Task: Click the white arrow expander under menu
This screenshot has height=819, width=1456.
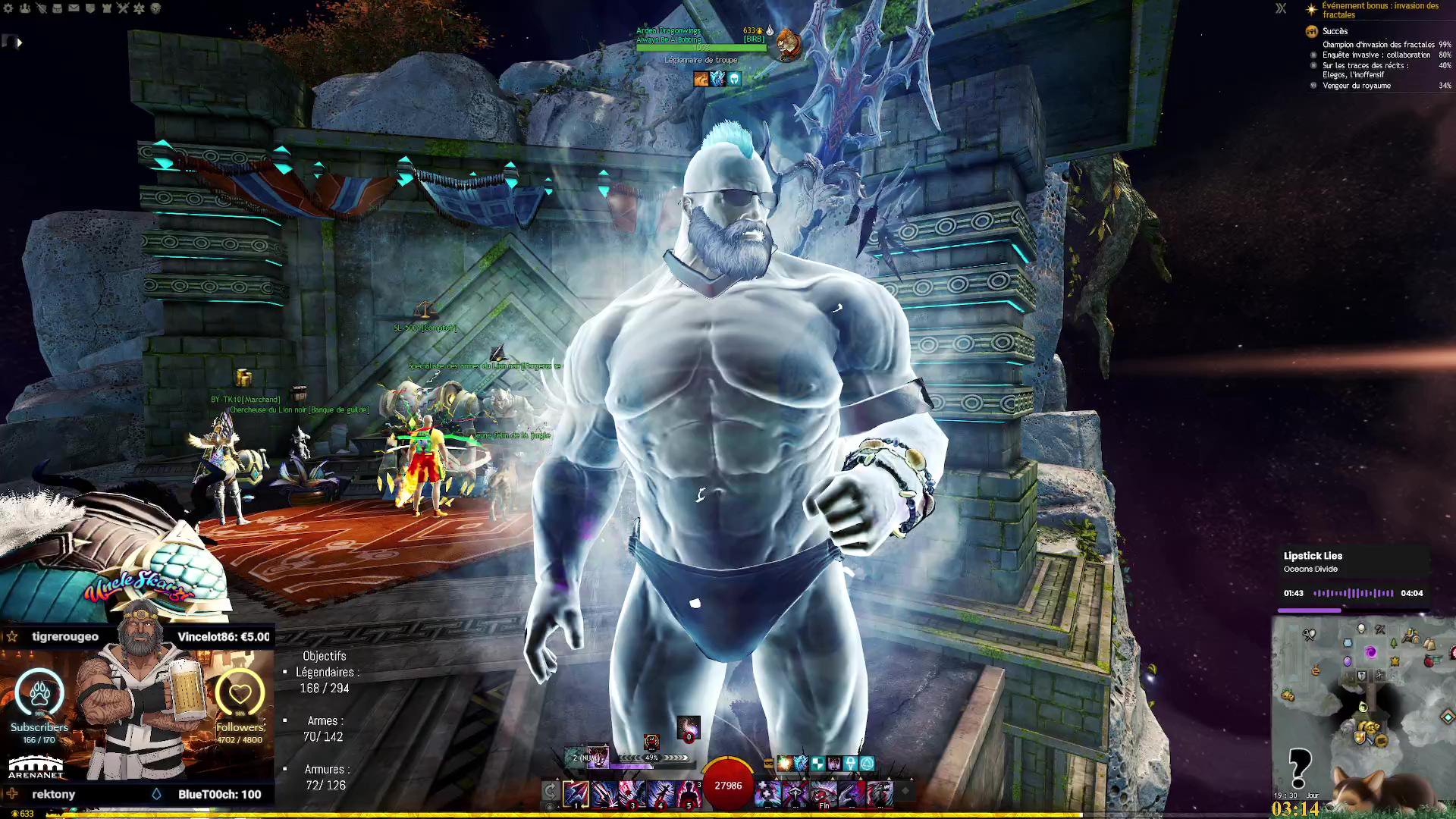Action: 20,42
